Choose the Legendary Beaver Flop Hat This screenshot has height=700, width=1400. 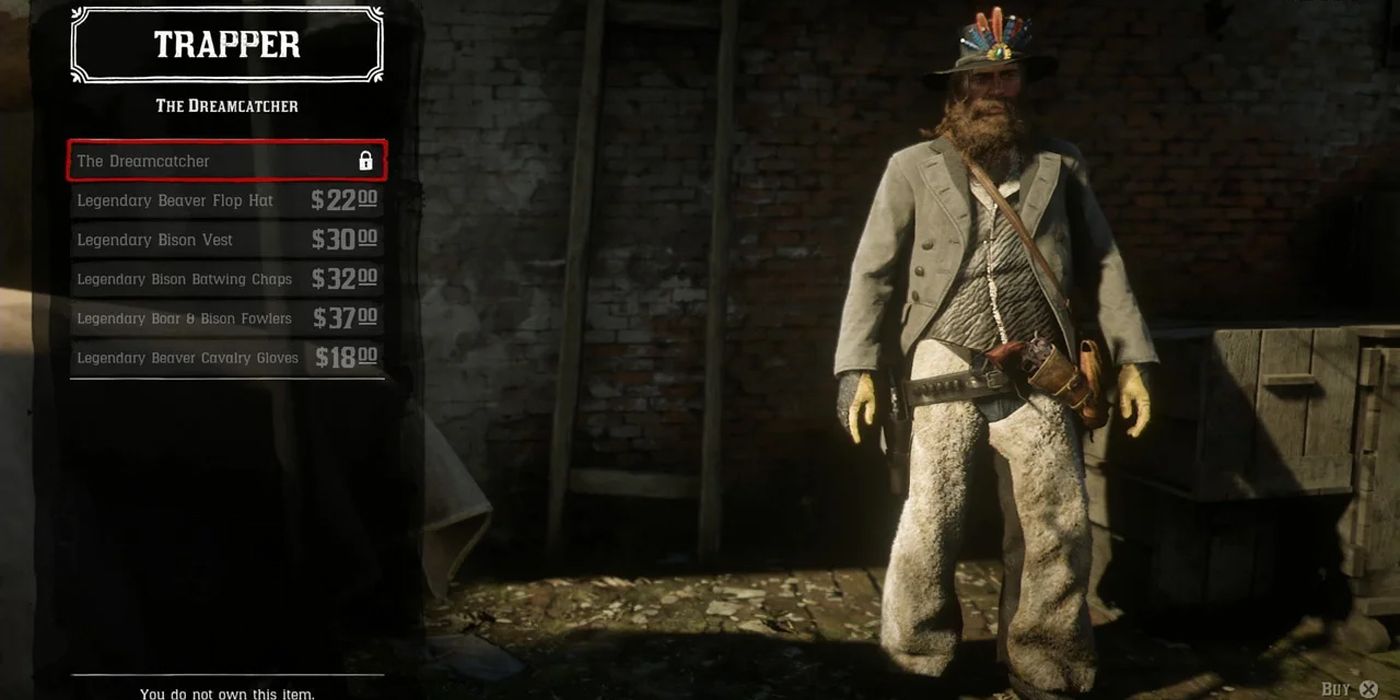226,200
